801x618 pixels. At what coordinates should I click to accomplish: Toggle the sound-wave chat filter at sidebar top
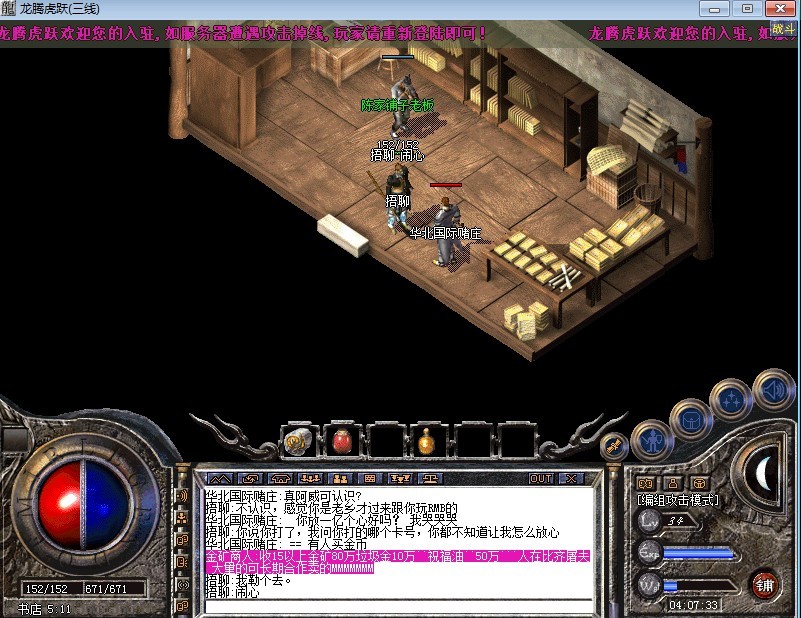pyautogui.click(x=183, y=496)
